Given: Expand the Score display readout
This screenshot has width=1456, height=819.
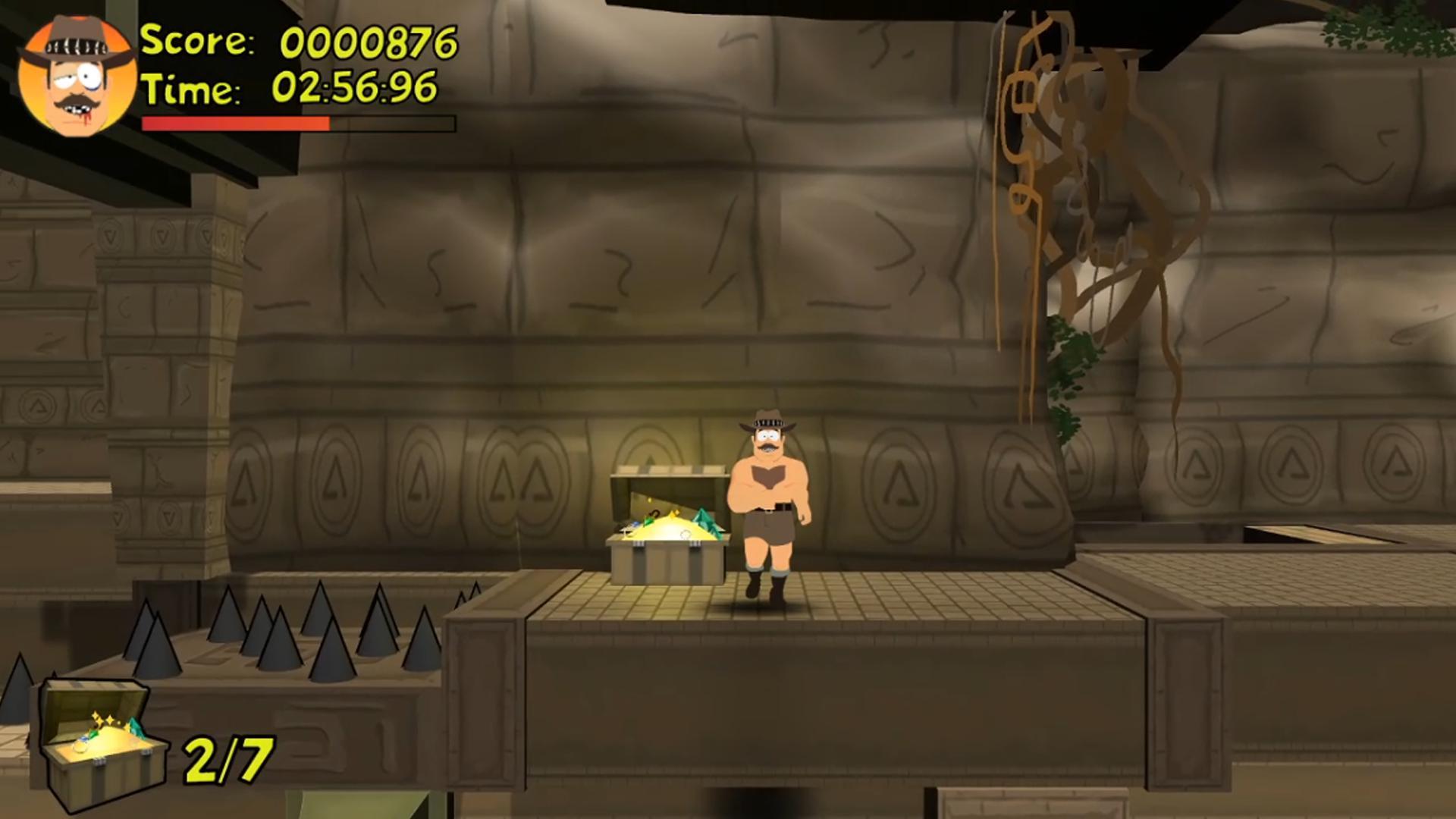Looking at the screenshot, I should [372, 42].
